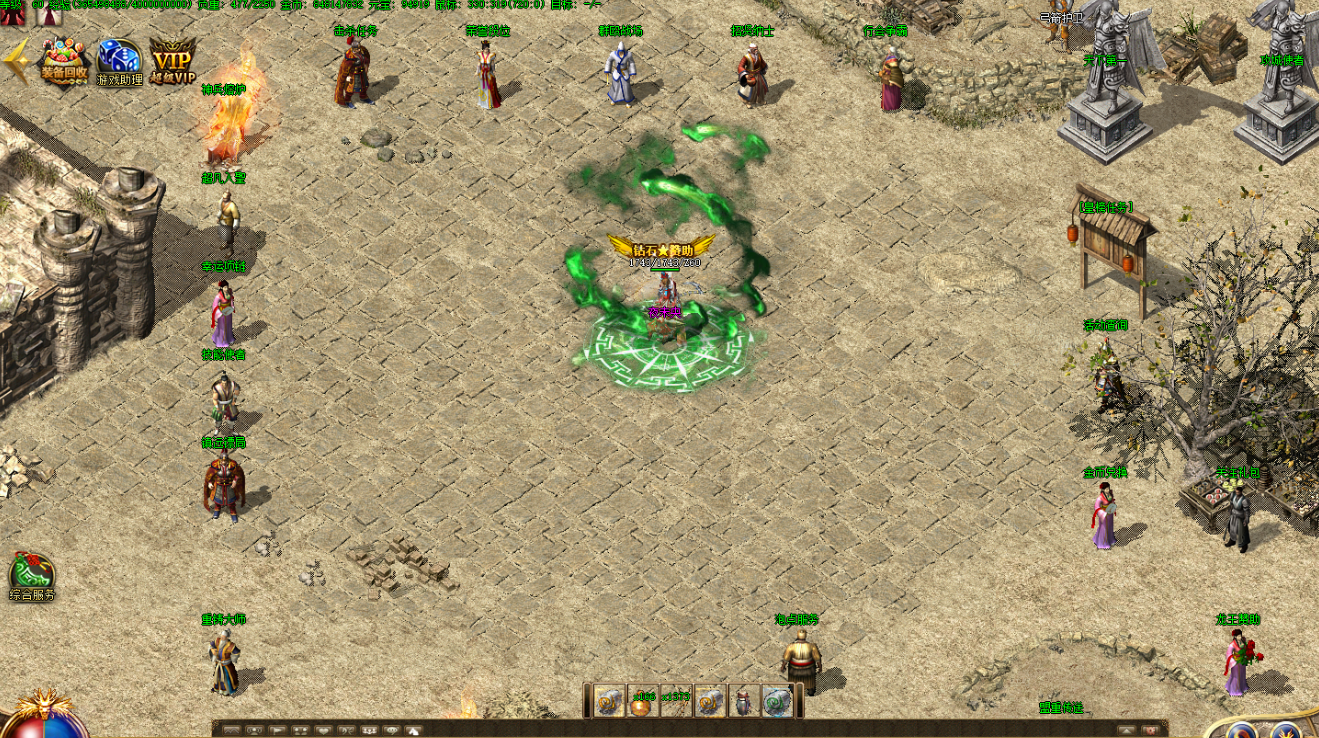Click the 雪域传送 teleport text
1319x738 pixels.
(x=1061, y=706)
